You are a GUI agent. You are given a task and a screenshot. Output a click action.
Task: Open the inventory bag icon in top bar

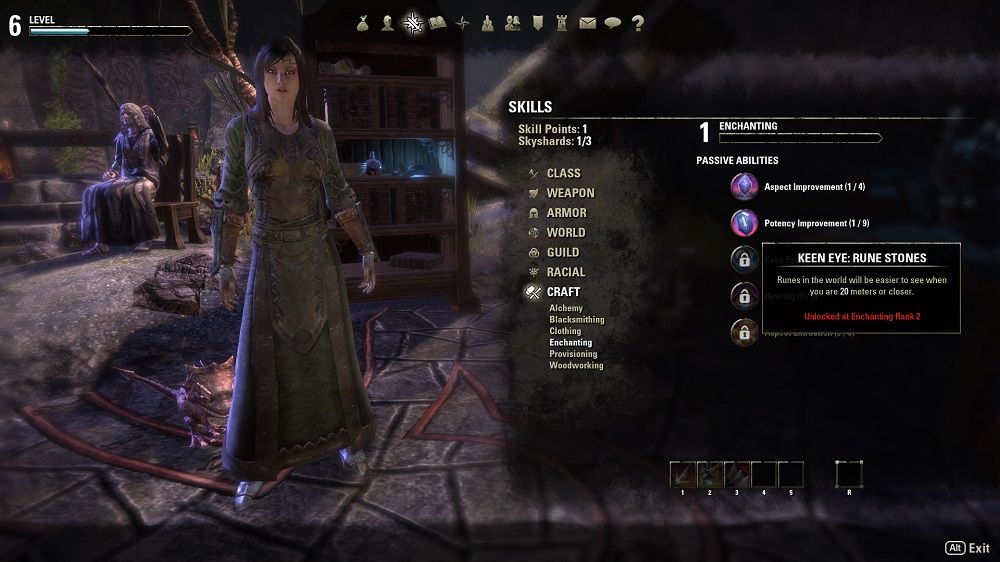click(362, 23)
